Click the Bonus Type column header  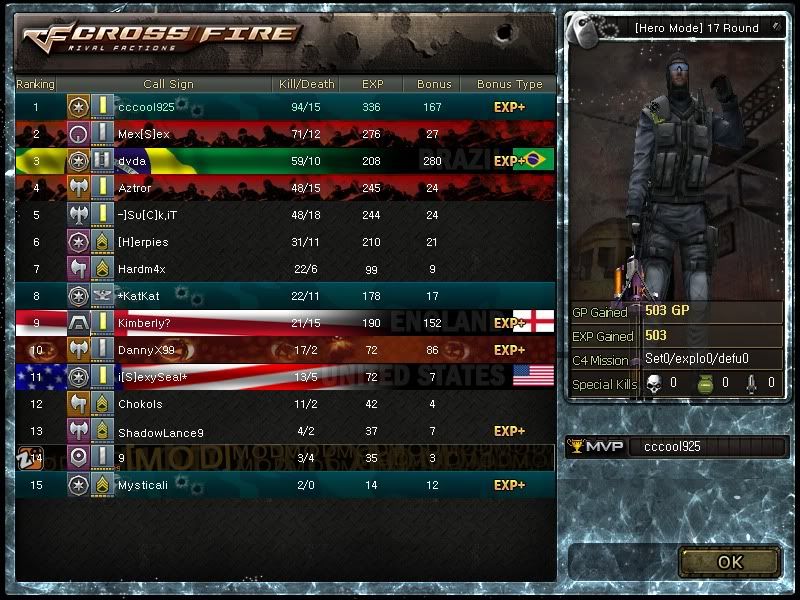(509, 84)
